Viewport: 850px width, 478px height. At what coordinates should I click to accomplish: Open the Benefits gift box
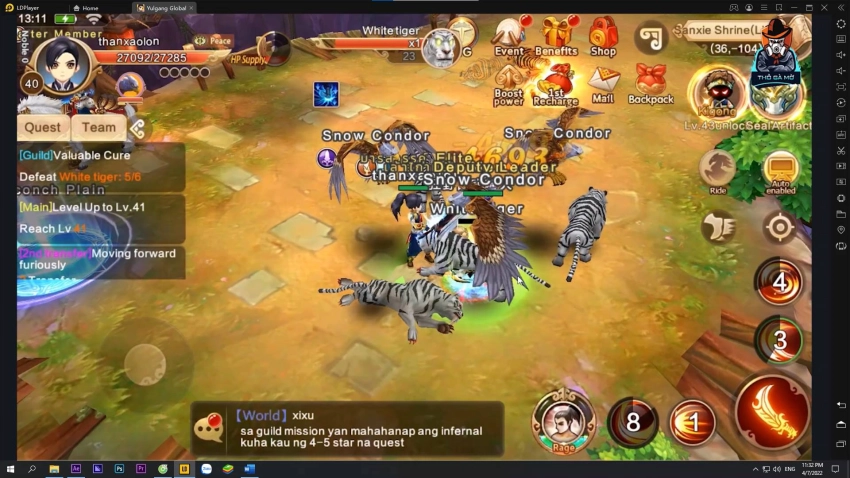[x=556, y=38]
